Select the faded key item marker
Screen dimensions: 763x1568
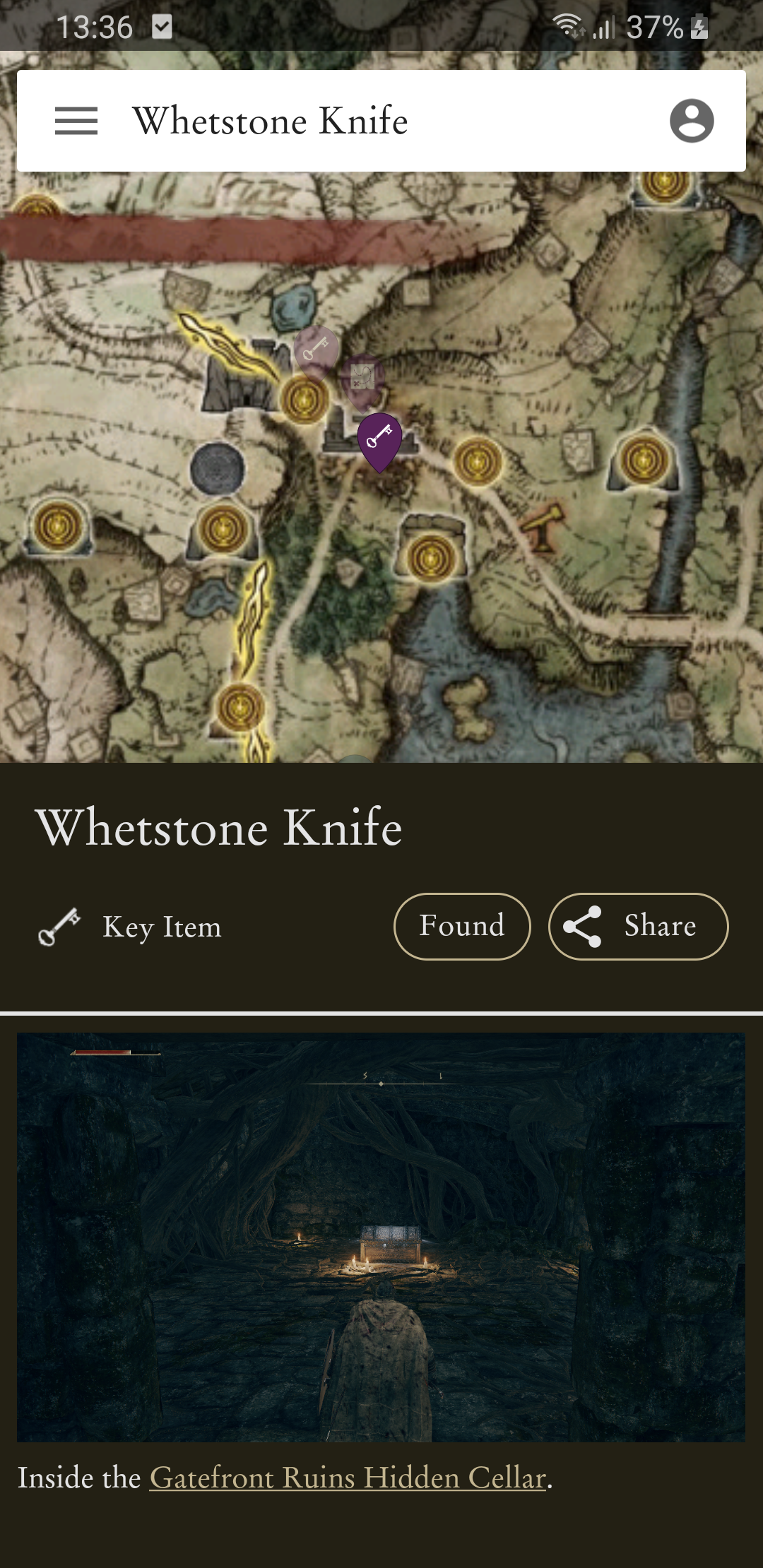(316, 350)
